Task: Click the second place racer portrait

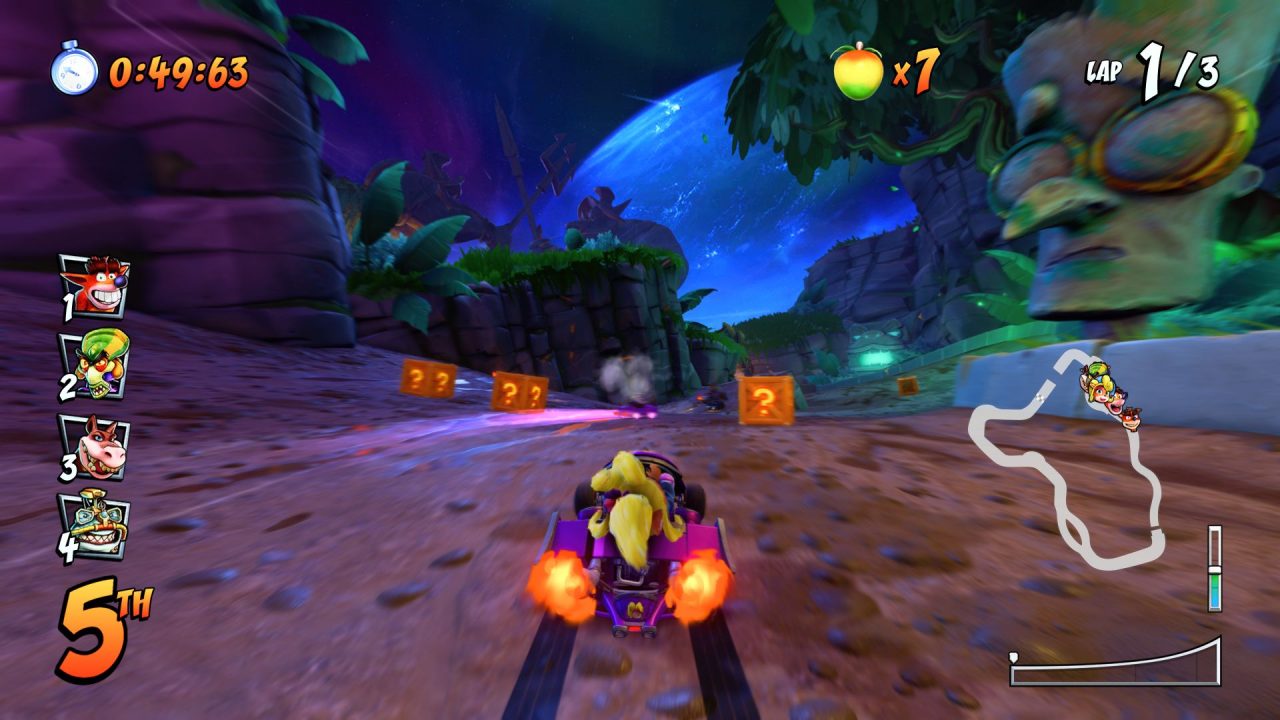Action: coord(94,364)
